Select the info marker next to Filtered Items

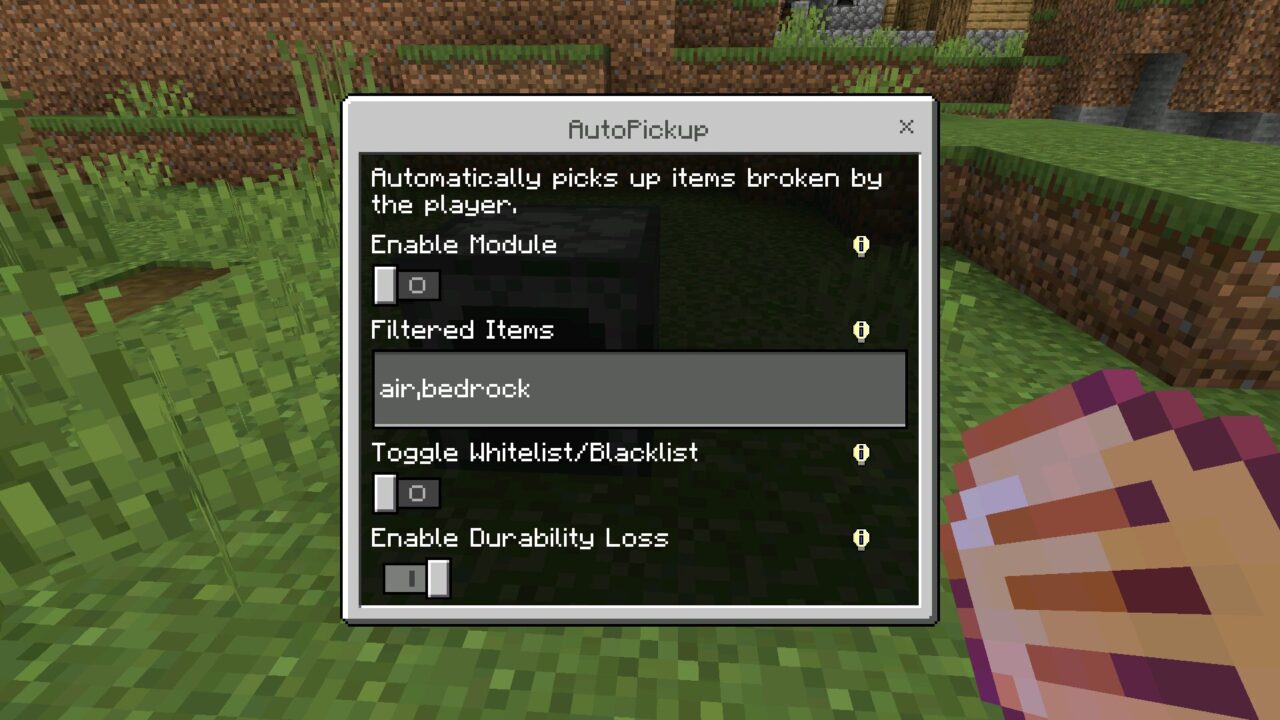coord(861,331)
